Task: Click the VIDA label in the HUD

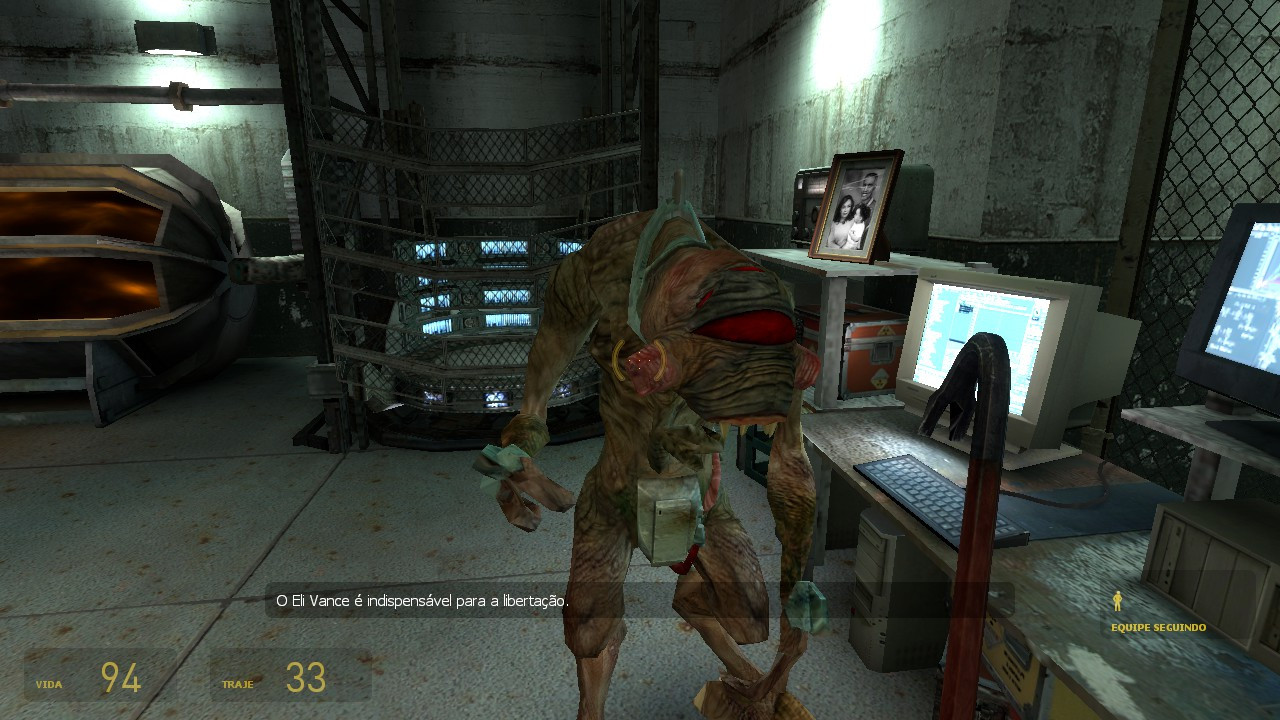Action: tap(49, 685)
